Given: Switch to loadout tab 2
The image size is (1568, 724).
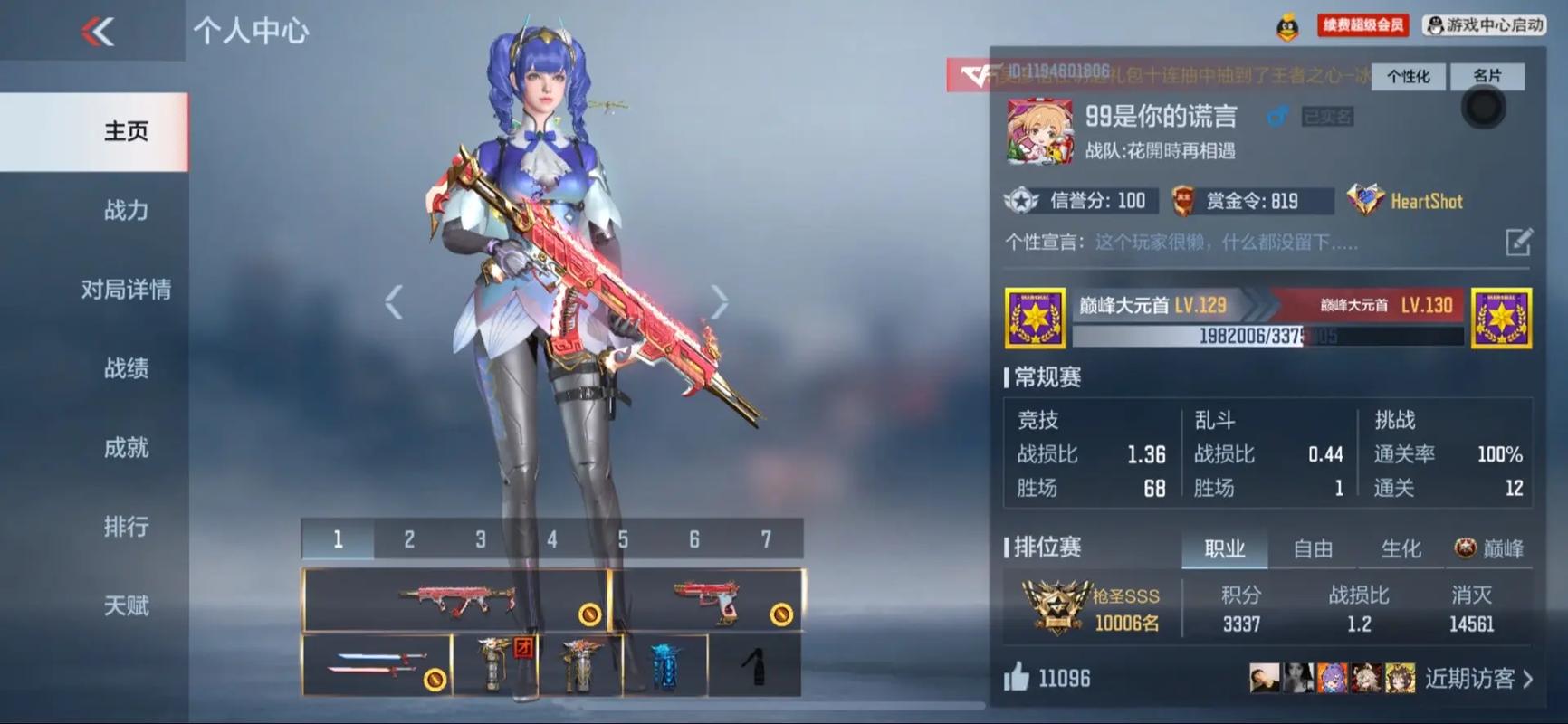Looking at the screenshot, I should 409,539.
